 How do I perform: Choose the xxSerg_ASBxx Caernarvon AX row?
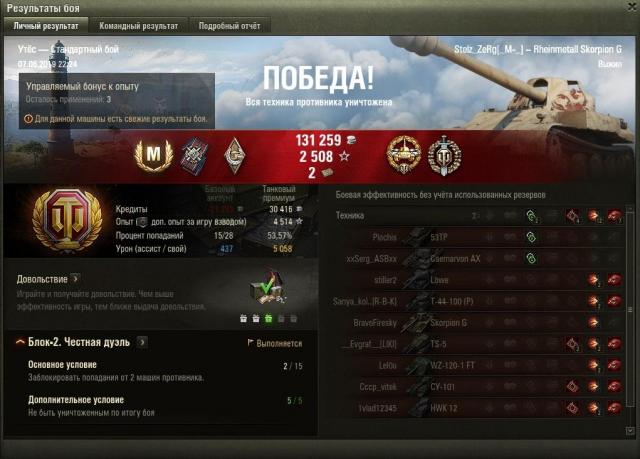tap(480, 258)
